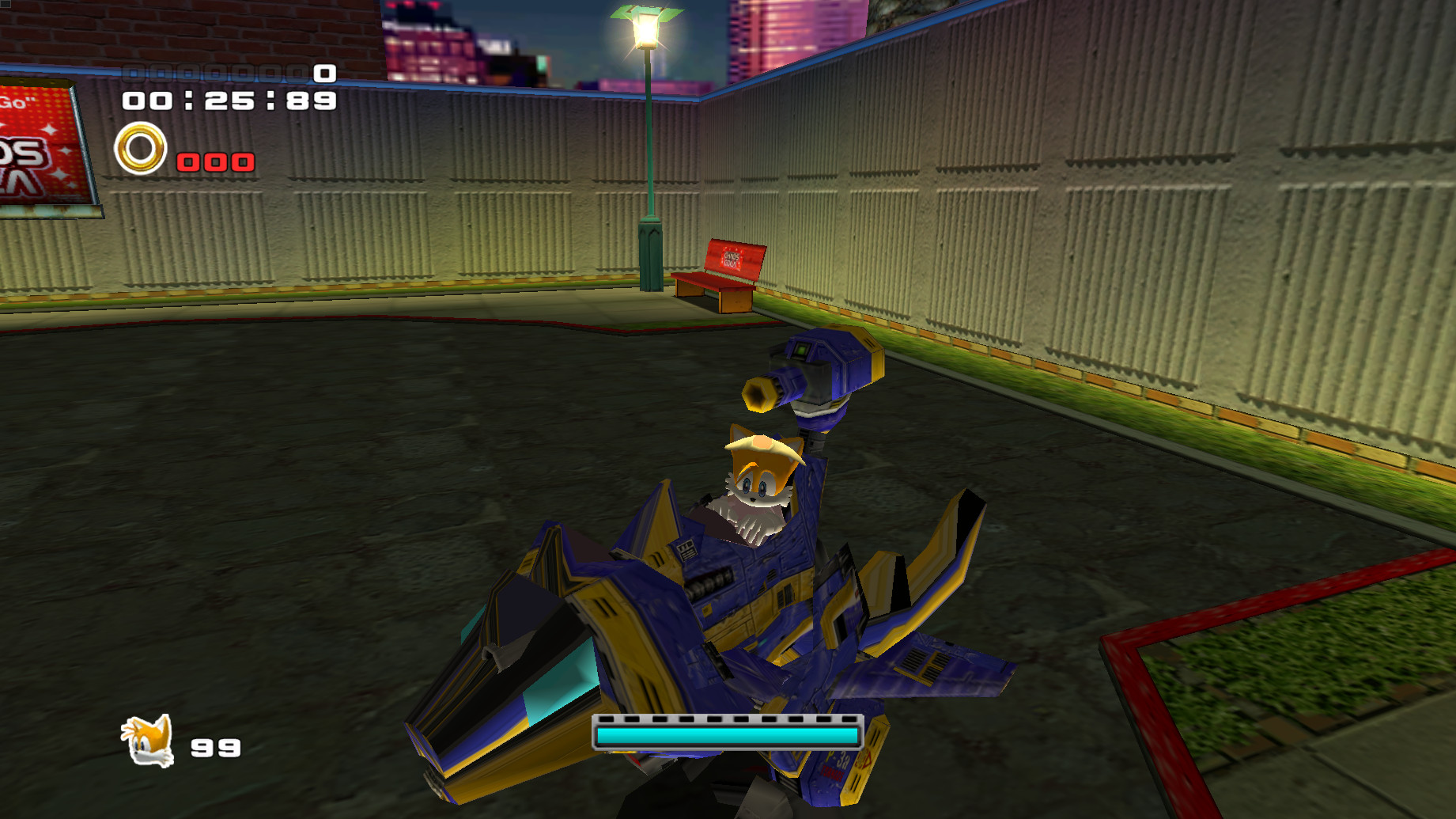The height and width of the screenshot is (819, 1456).
Task: Expand the timer reading 00:25:89
Action: pyautogui.click(x=227, y=102)
